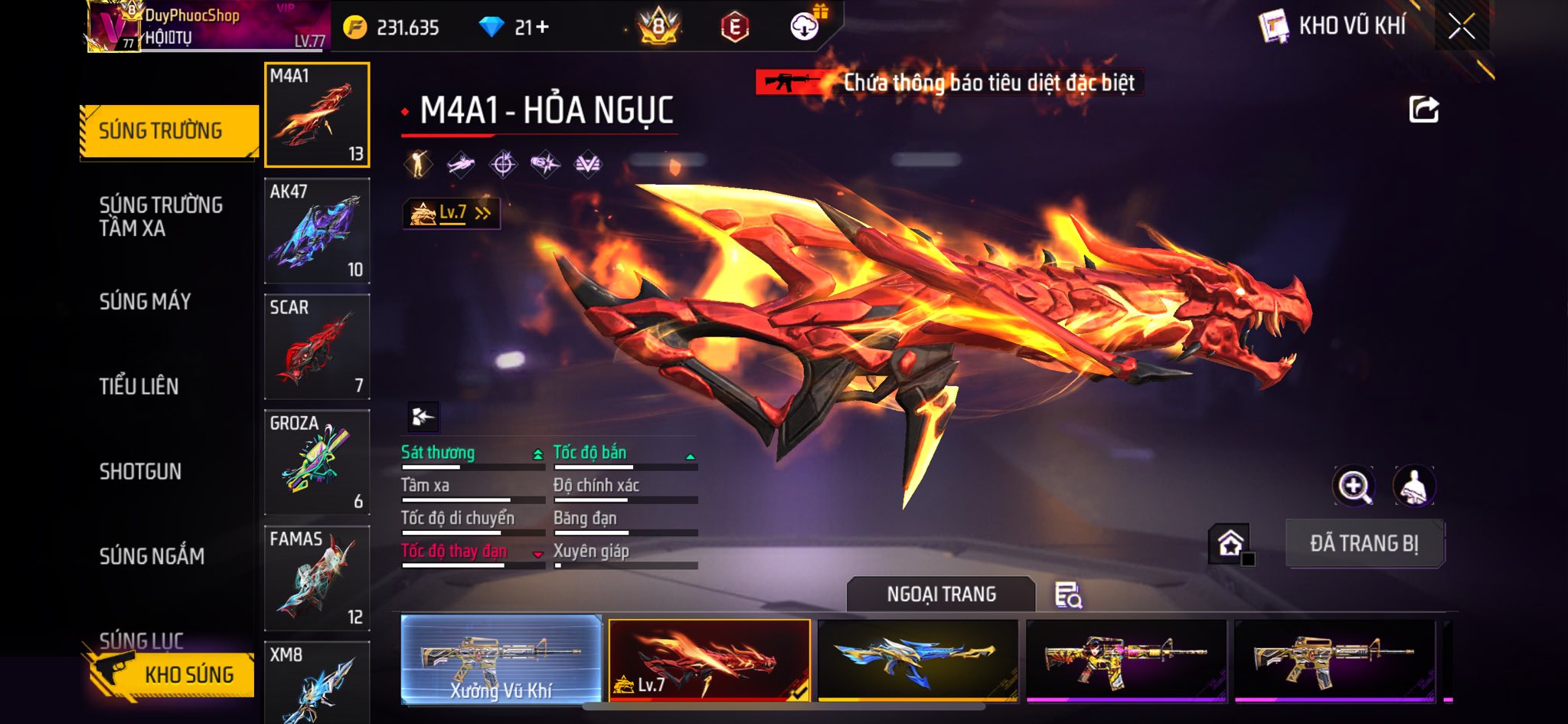
Task: Zoom in with the magnifier icon
Action: [1354, 486]
